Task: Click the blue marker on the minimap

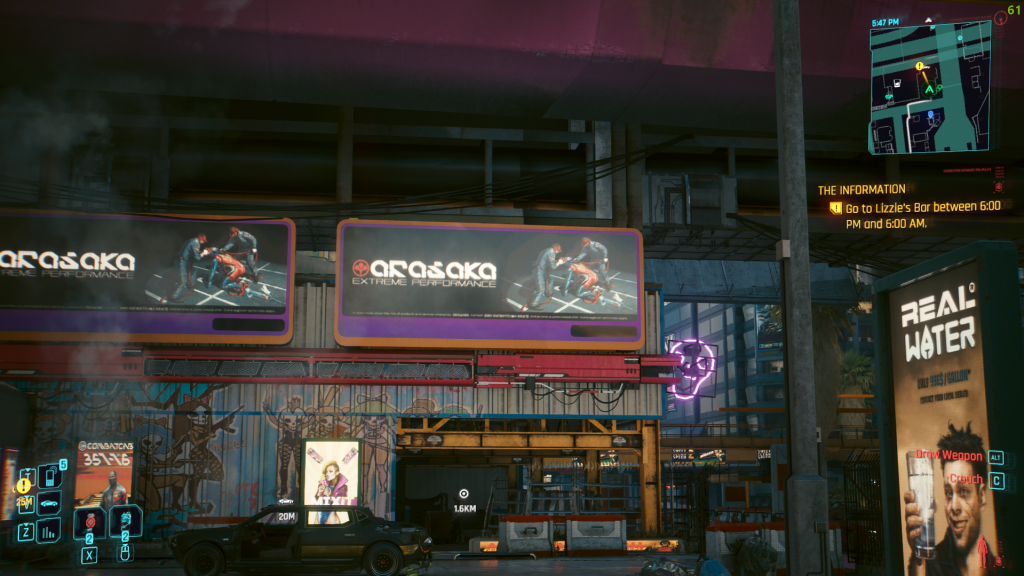Action: (x=929, y=115)
